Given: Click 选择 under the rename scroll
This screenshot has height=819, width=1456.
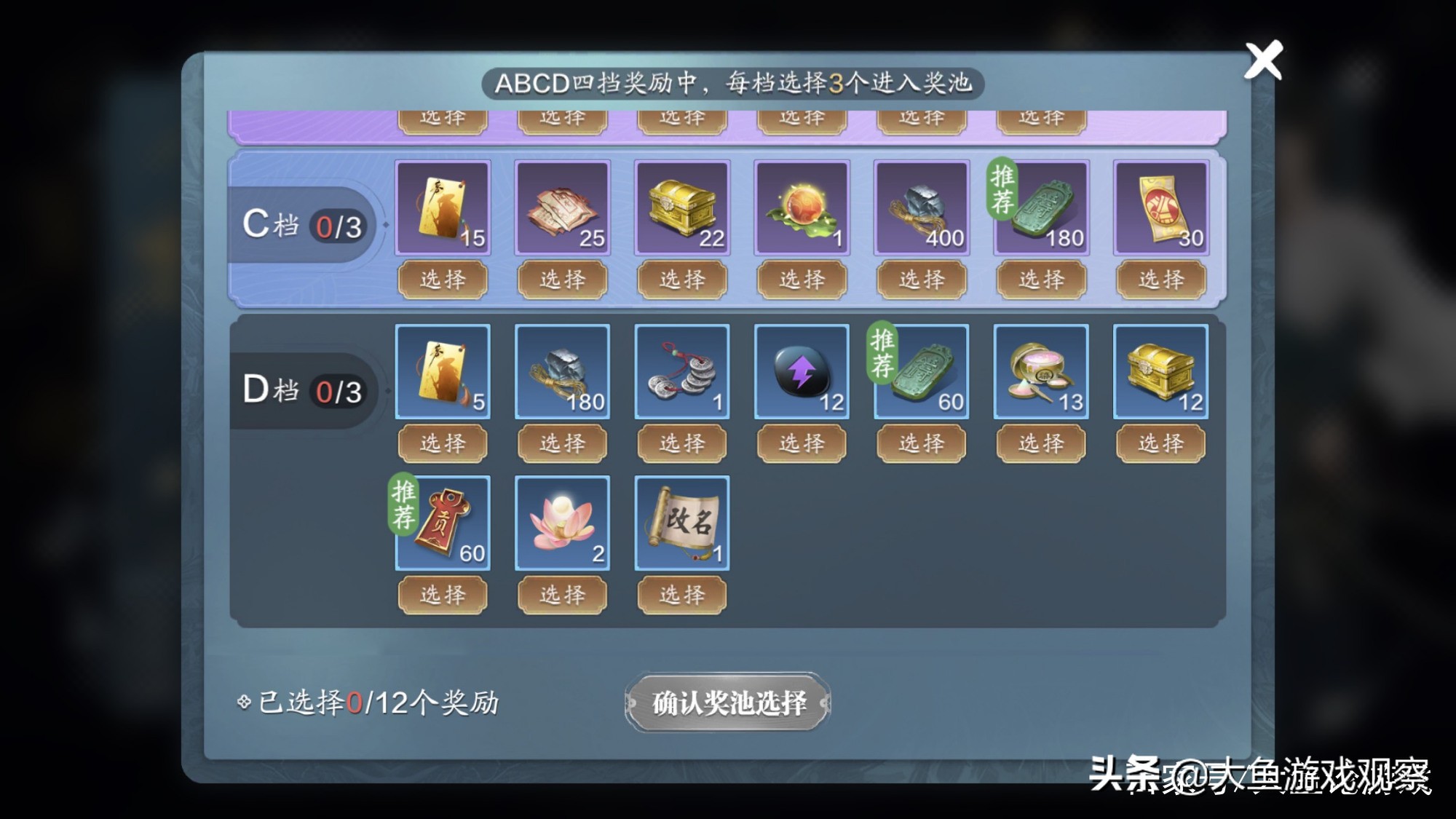Looking at the screenshot, I should tap(681, 595).
